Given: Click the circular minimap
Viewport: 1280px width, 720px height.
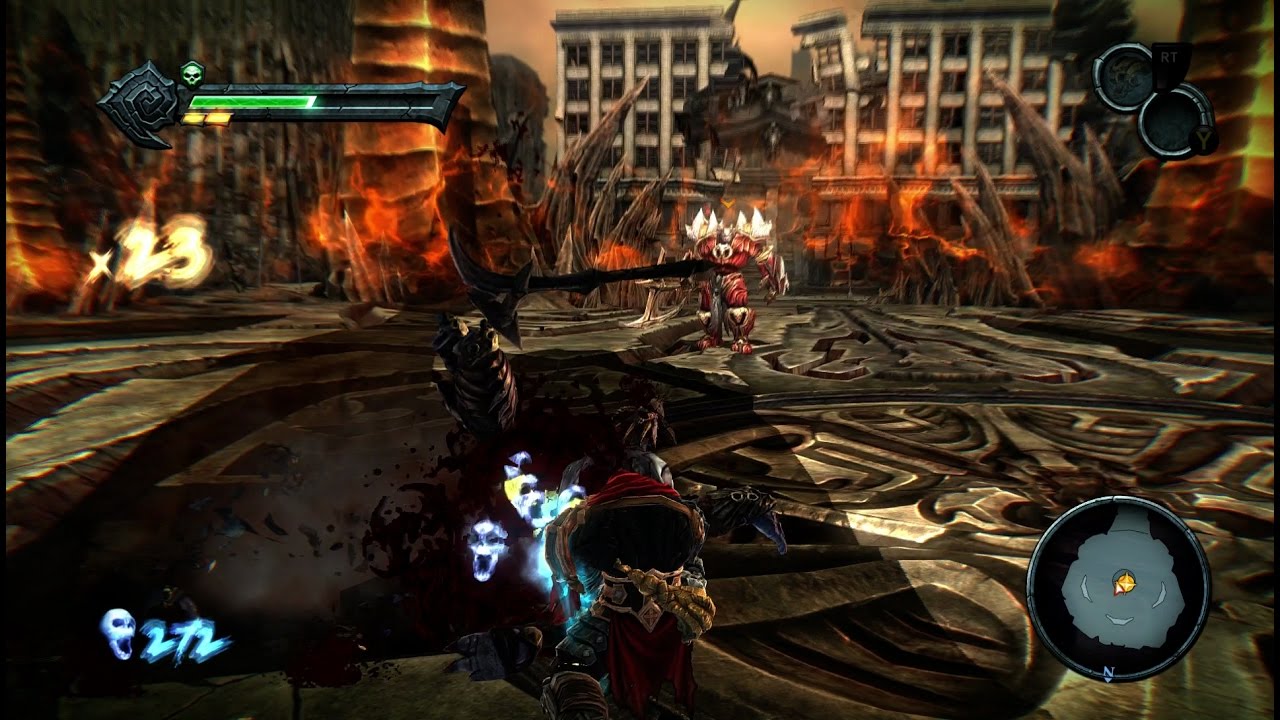Looking at the screenshot, I should click(x=1118, y=586).
